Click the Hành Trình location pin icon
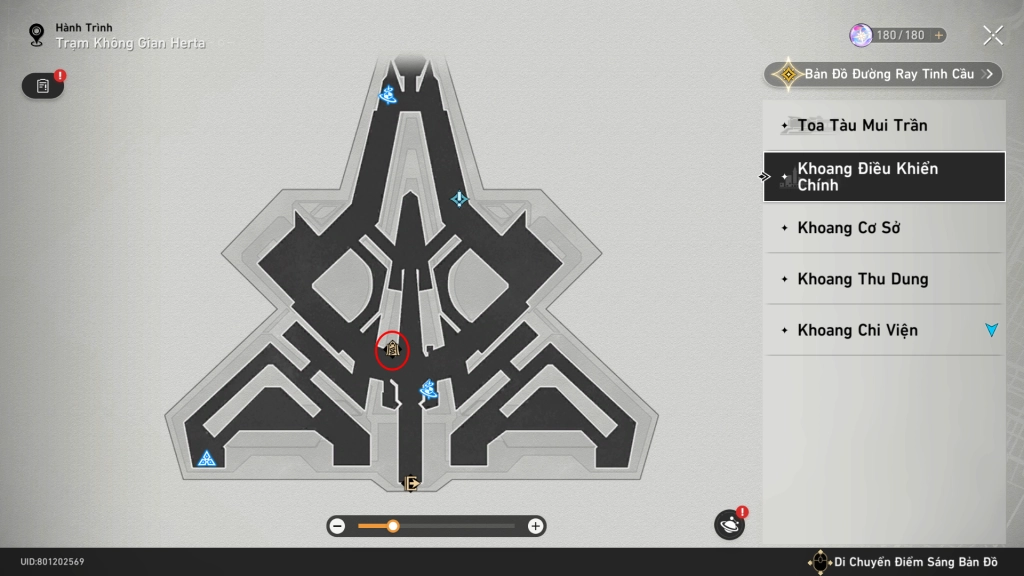Viewport: 1024px width, 576px height. coord(37,36)
